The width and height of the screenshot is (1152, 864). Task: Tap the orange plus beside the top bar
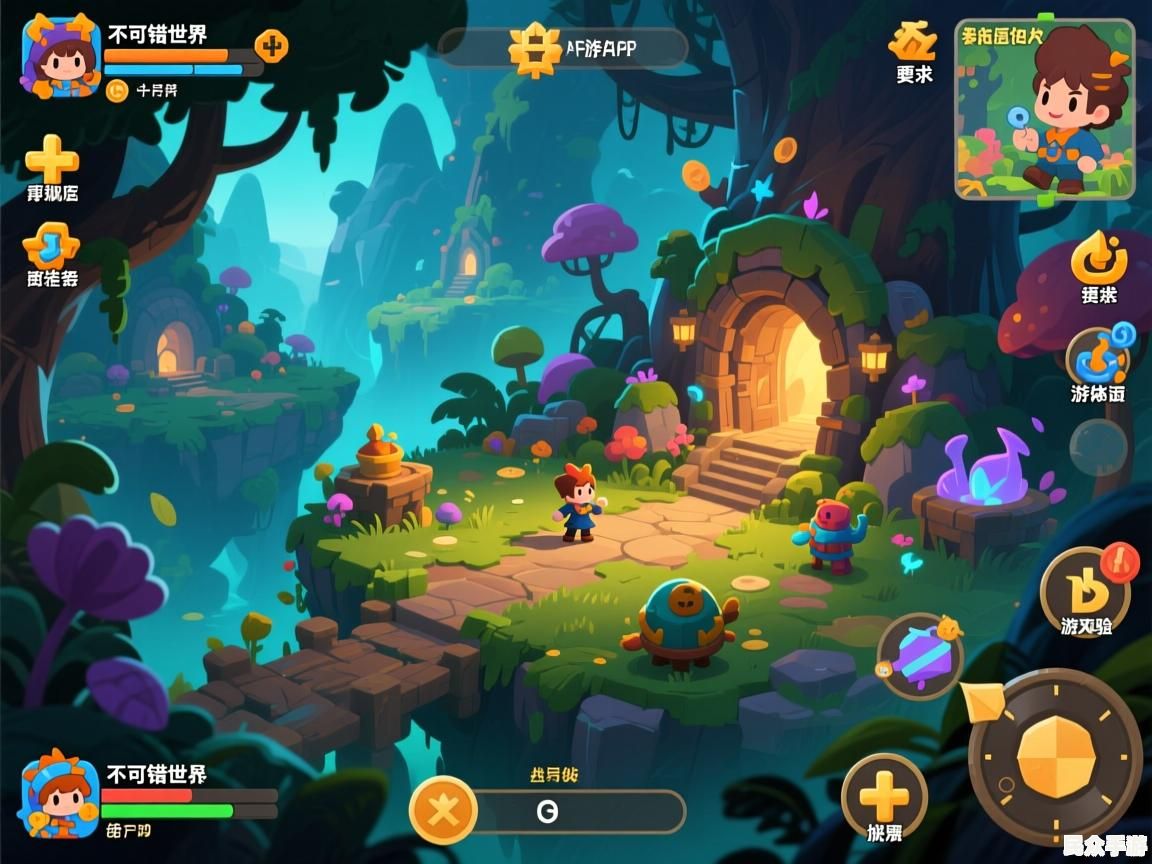point(271,45)
